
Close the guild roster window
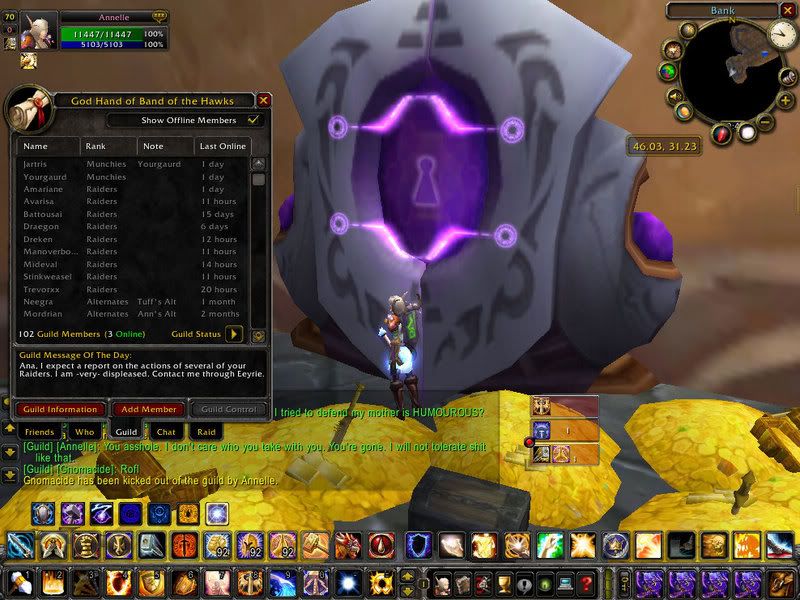click(264, 100)
